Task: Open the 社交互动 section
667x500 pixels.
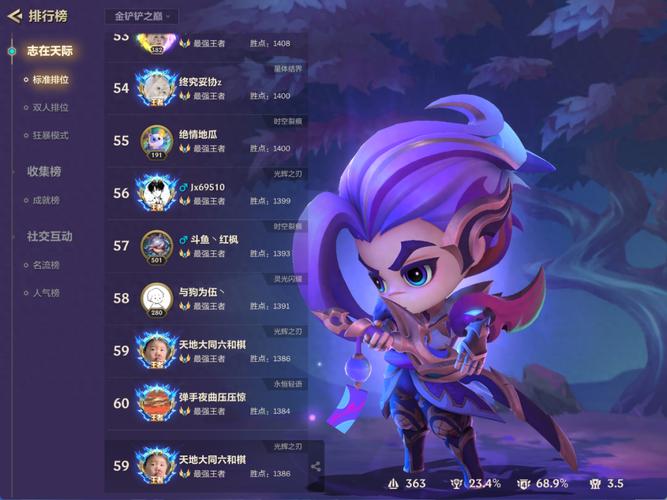Action: (50, 236)
